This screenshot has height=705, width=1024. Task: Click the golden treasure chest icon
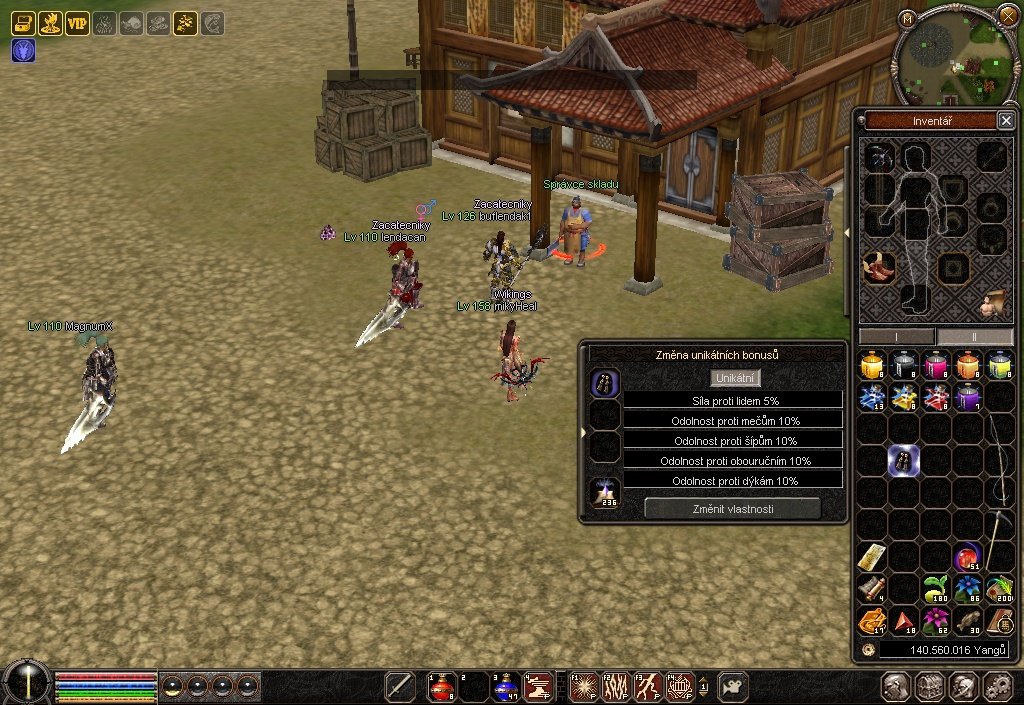point(23,24)
